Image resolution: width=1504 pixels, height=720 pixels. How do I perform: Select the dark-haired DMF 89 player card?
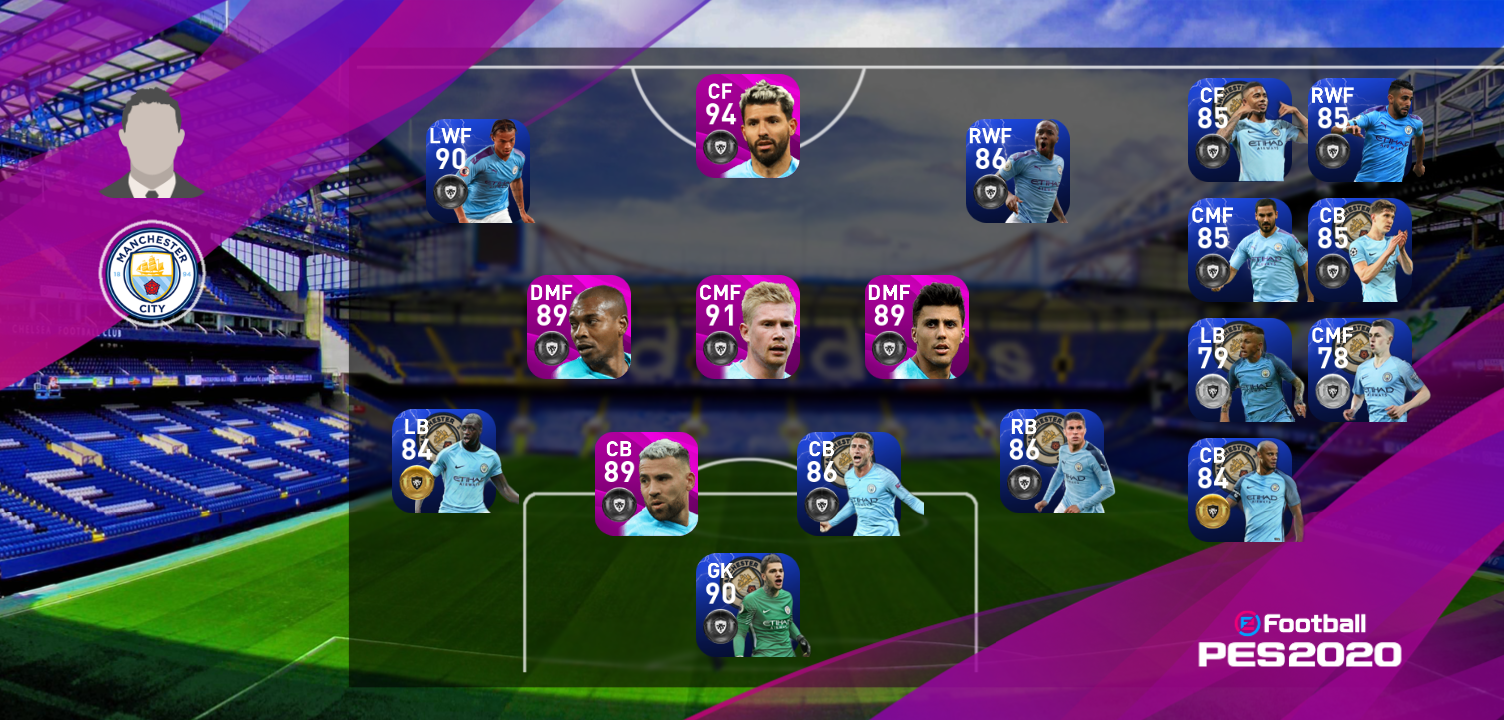point(916,327)
